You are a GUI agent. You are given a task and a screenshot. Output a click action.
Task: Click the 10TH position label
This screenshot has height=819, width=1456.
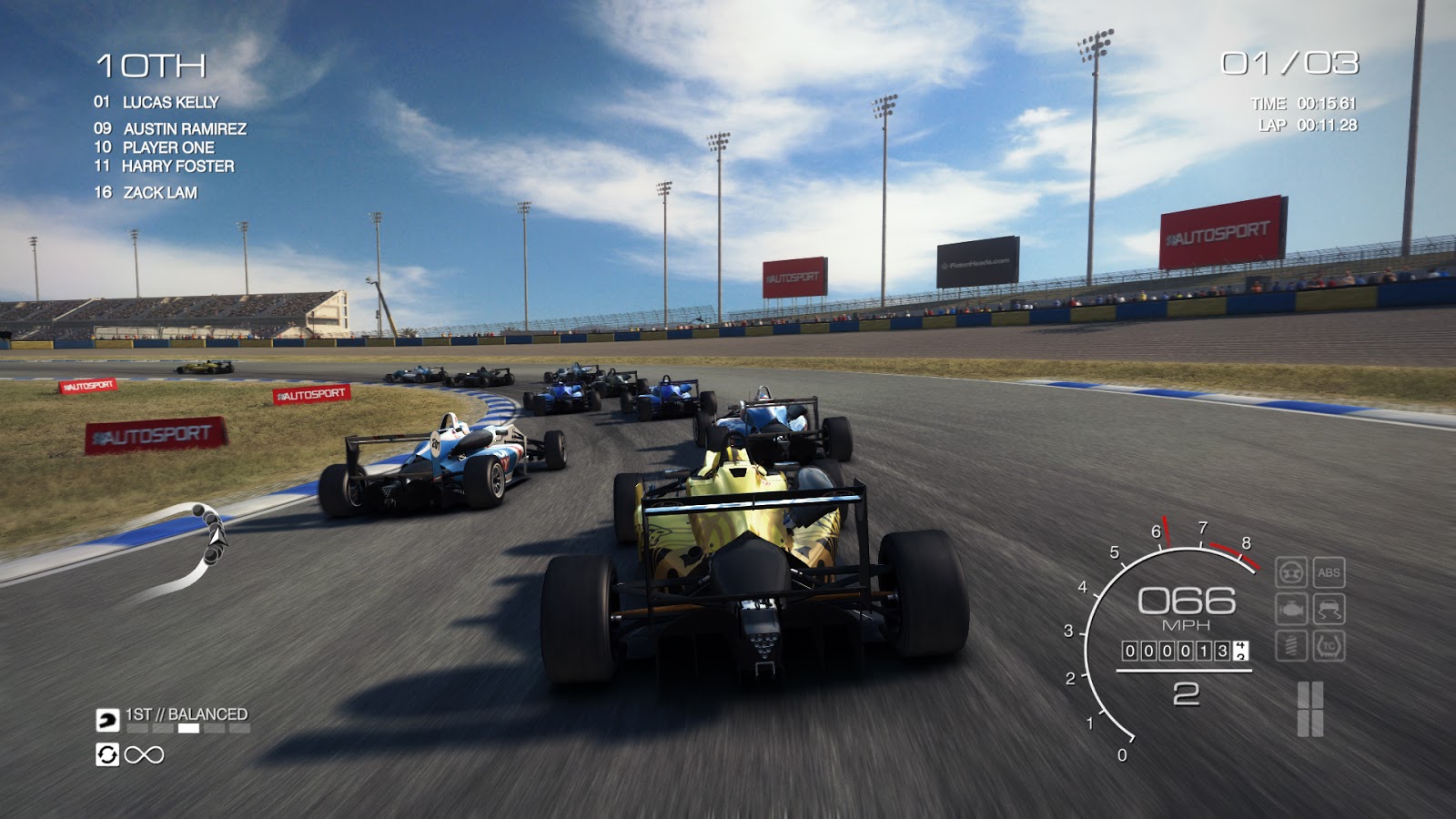[153, 64]
